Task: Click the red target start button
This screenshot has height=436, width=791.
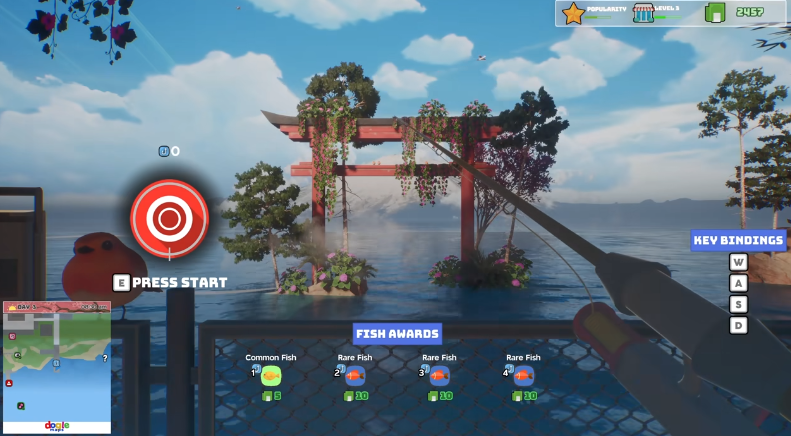Action: 169,215
